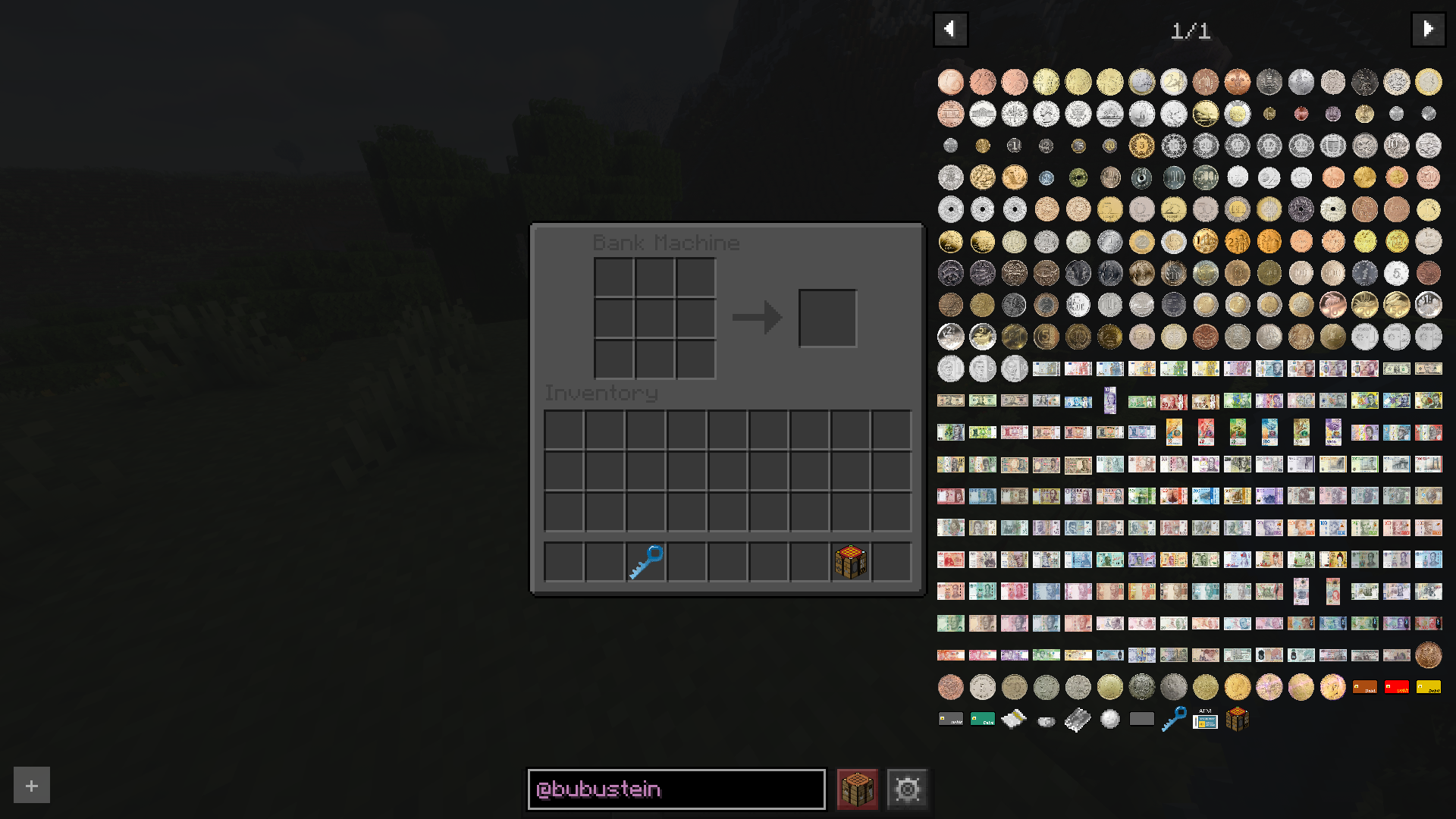Select the ATM card item in the item list
The image size is (1456, 819).
pos(1205,718)
